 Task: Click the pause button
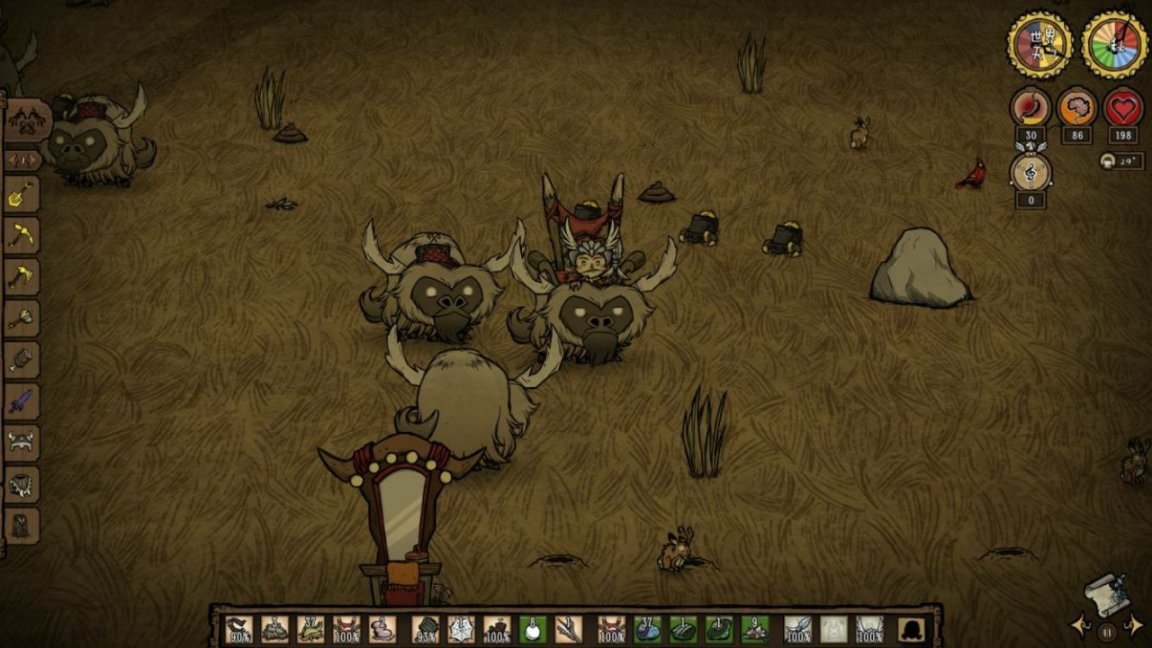(x=1107, y=632)
